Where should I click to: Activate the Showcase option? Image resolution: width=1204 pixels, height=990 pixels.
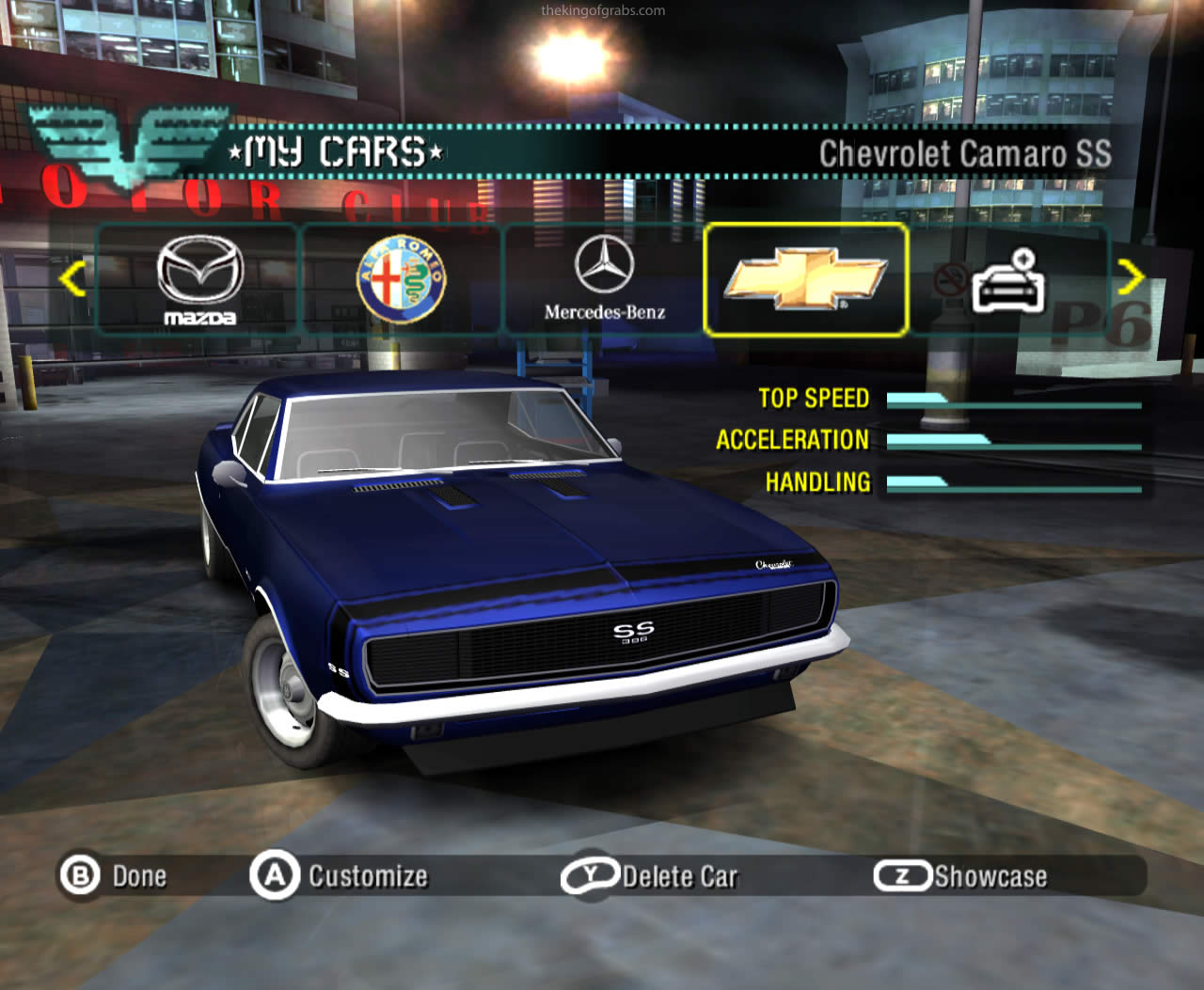[x=961, y=876]
